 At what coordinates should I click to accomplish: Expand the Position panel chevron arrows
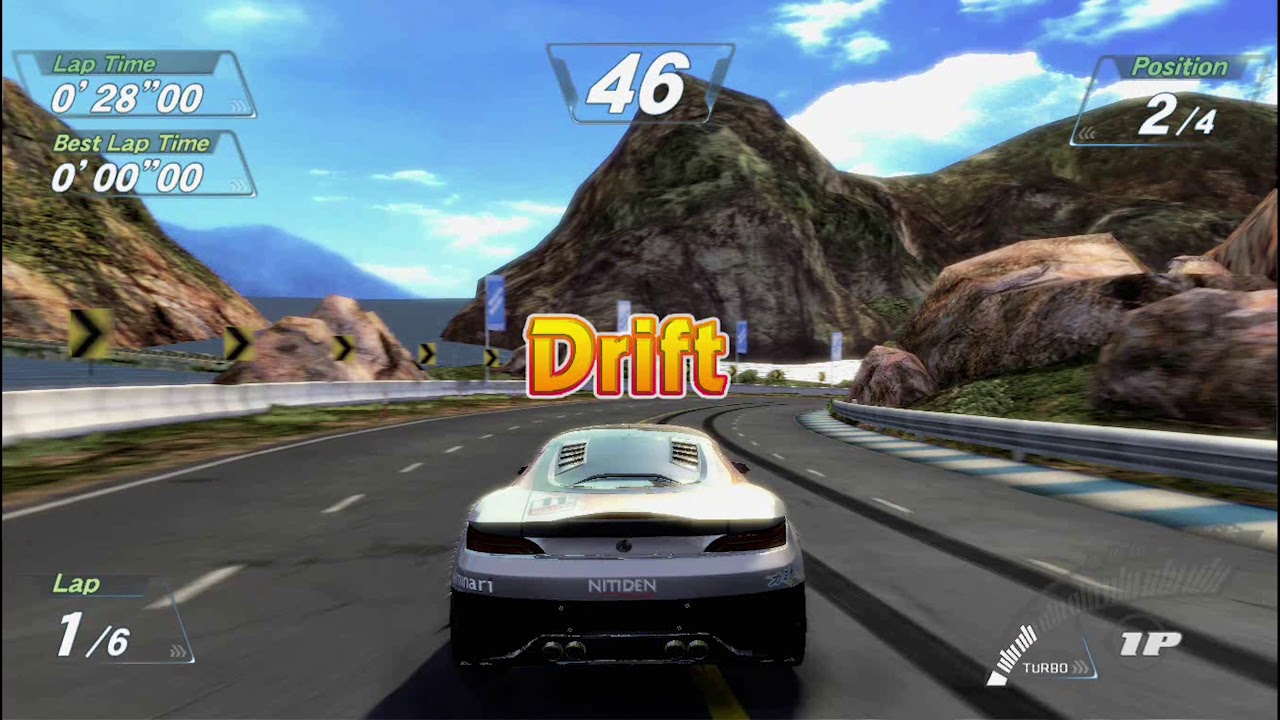(1088, 135)
